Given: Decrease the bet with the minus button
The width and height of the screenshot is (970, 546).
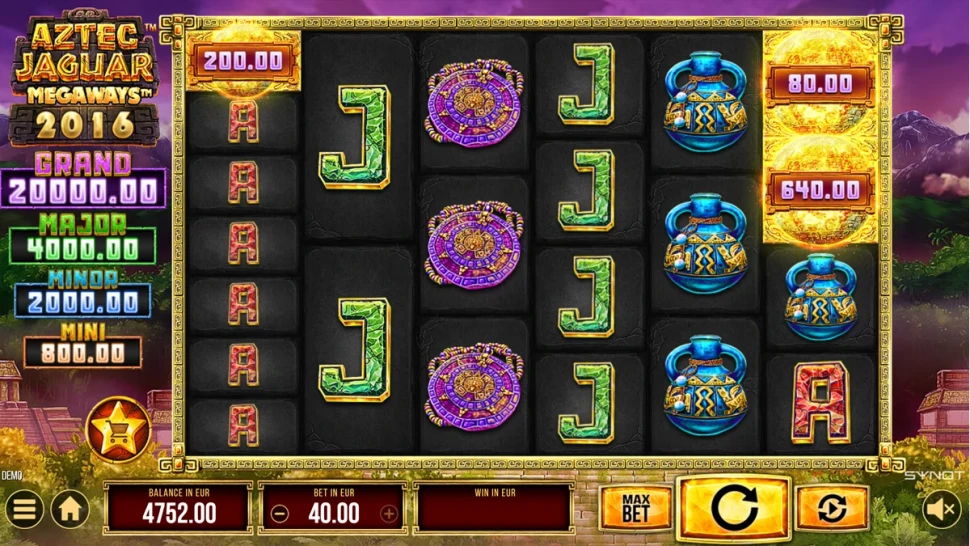Looking at the screenshot, I should 280,514.
